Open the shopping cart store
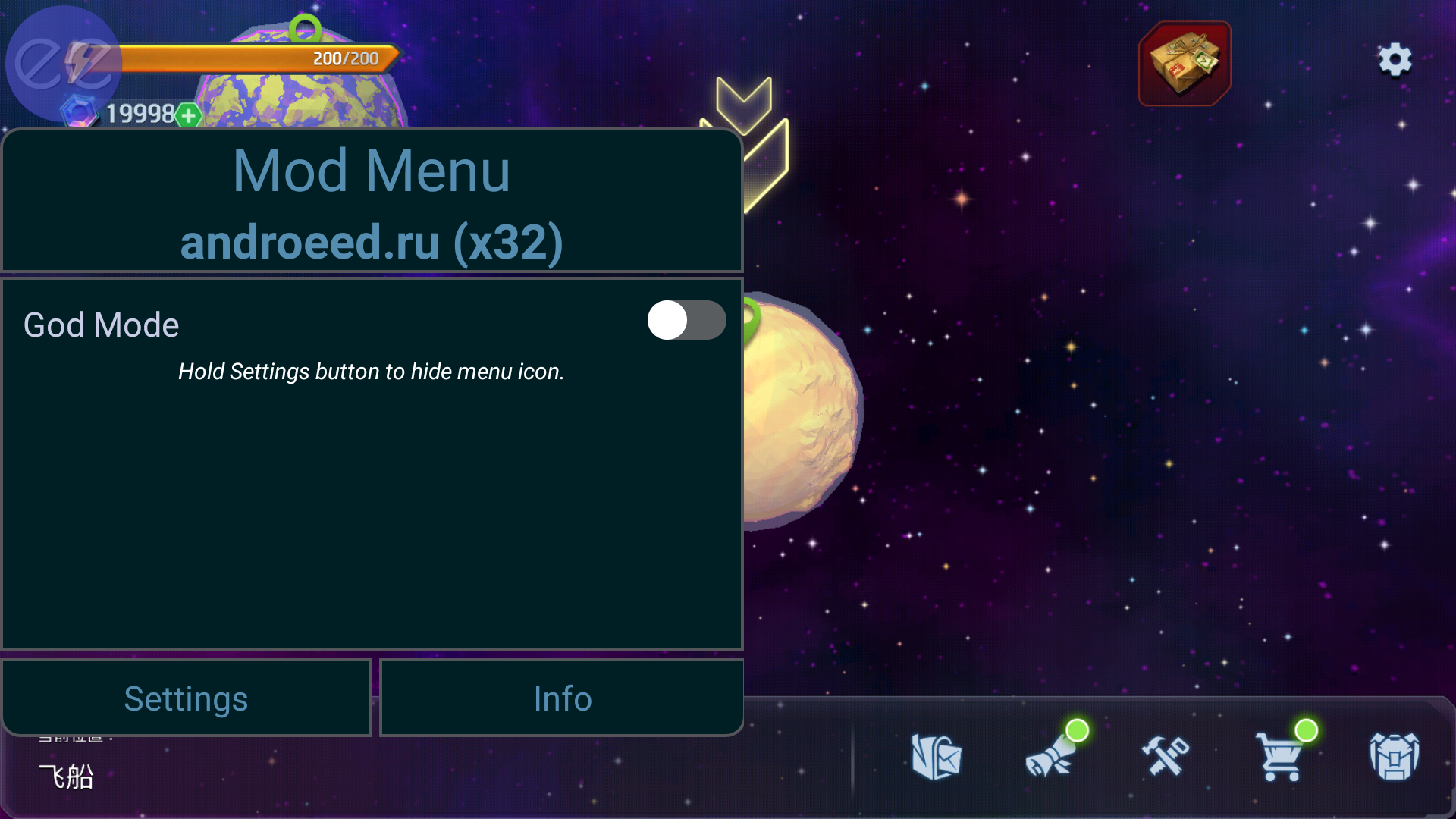This screenshot has height=819, width=1456. 1280,757
